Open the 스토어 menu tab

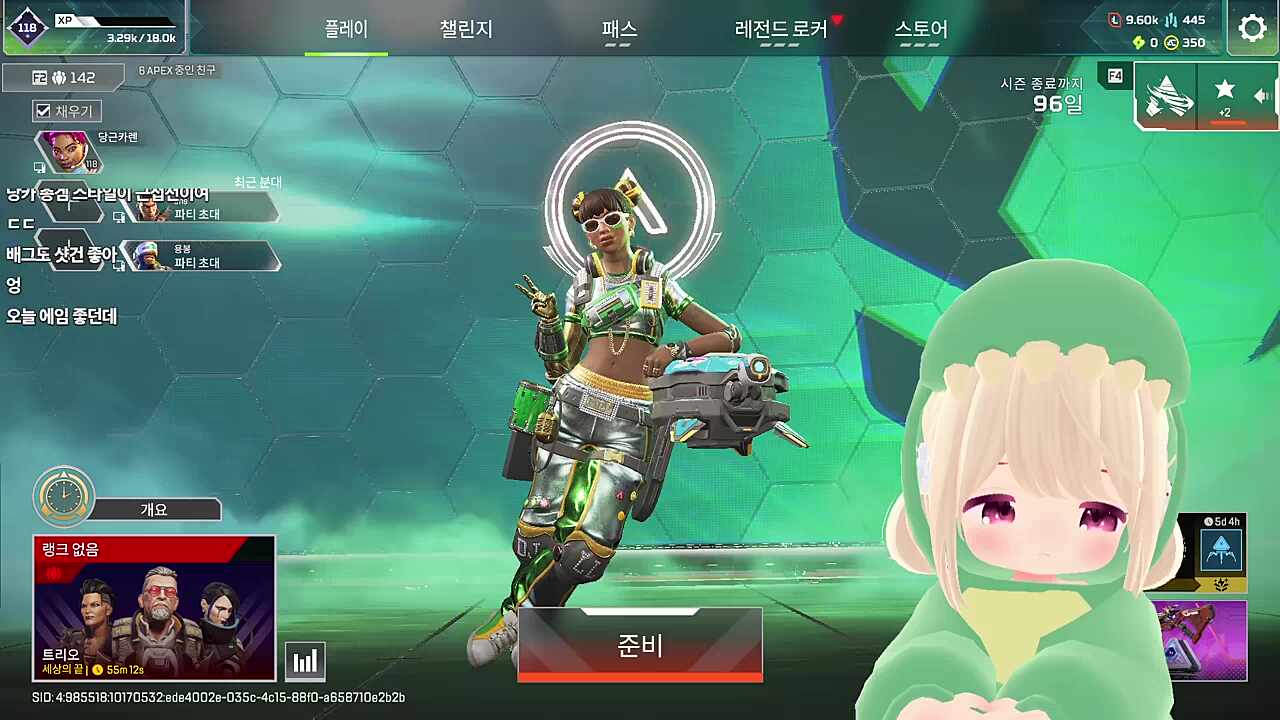point(921,30)
